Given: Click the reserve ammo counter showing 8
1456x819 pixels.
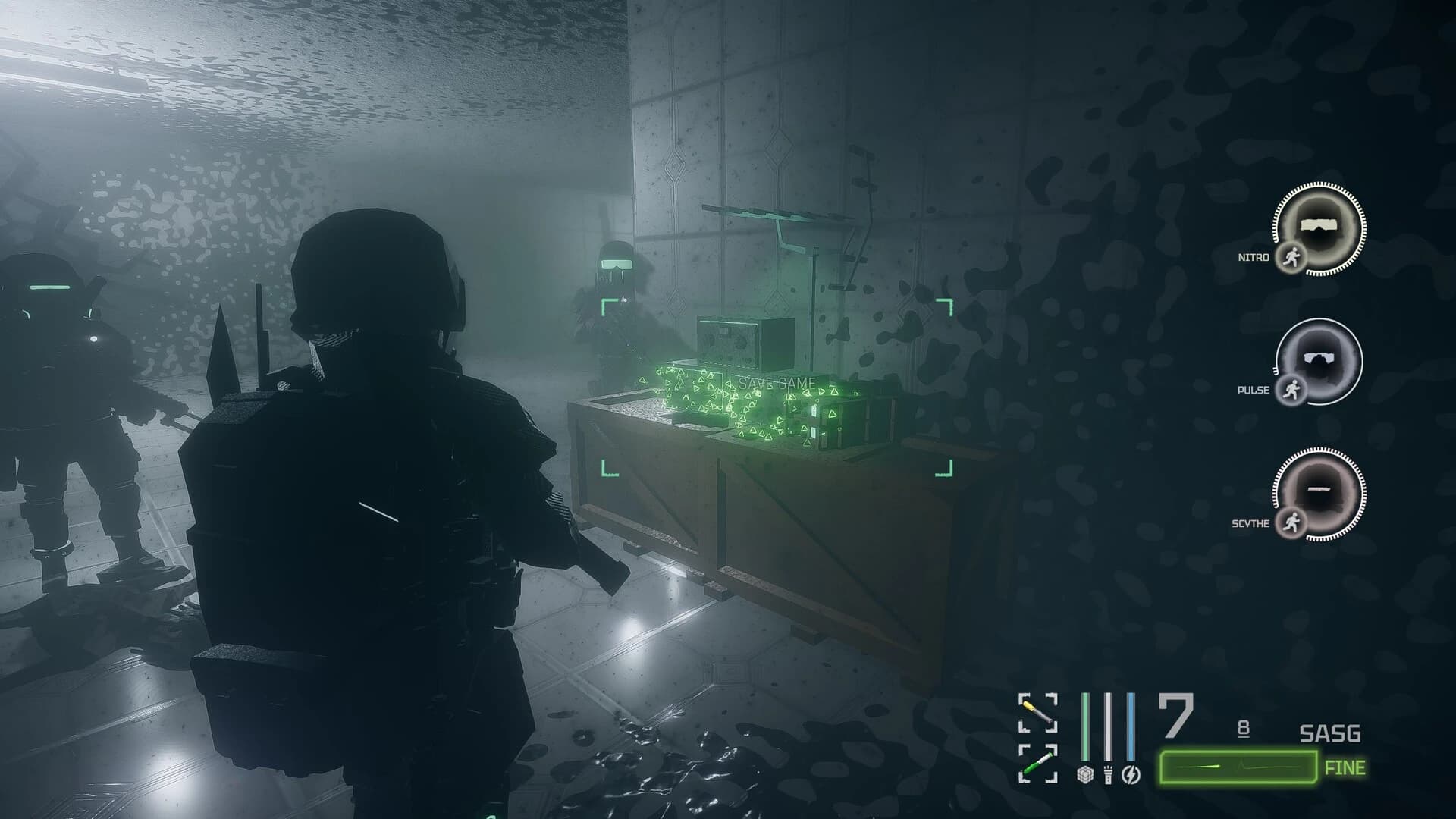Looking at the screenshot, I should pos(1243,726).
